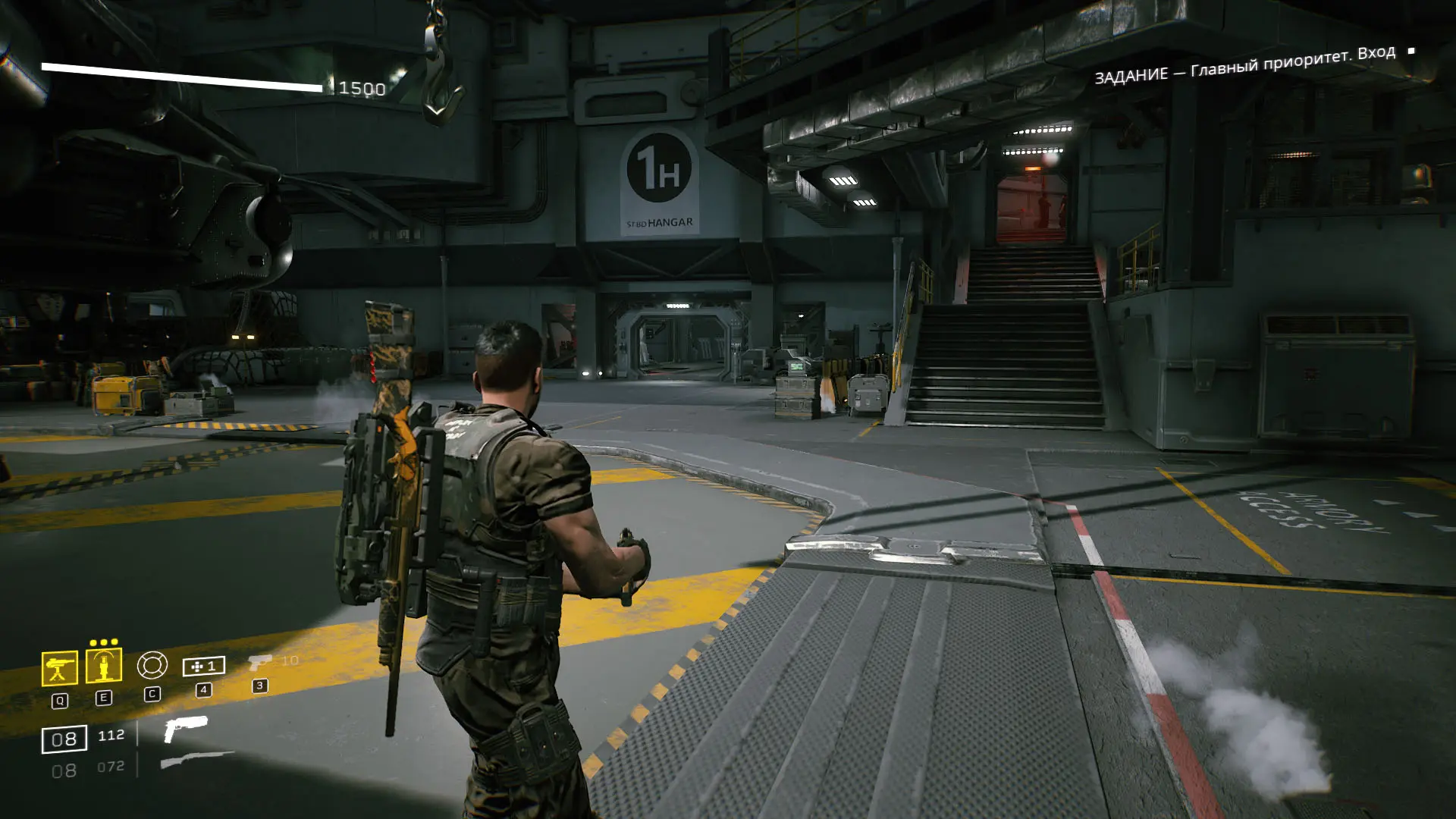1456x819 pixels.
Task: Switch to the small sidearm pistol icon
Action: 259,663
